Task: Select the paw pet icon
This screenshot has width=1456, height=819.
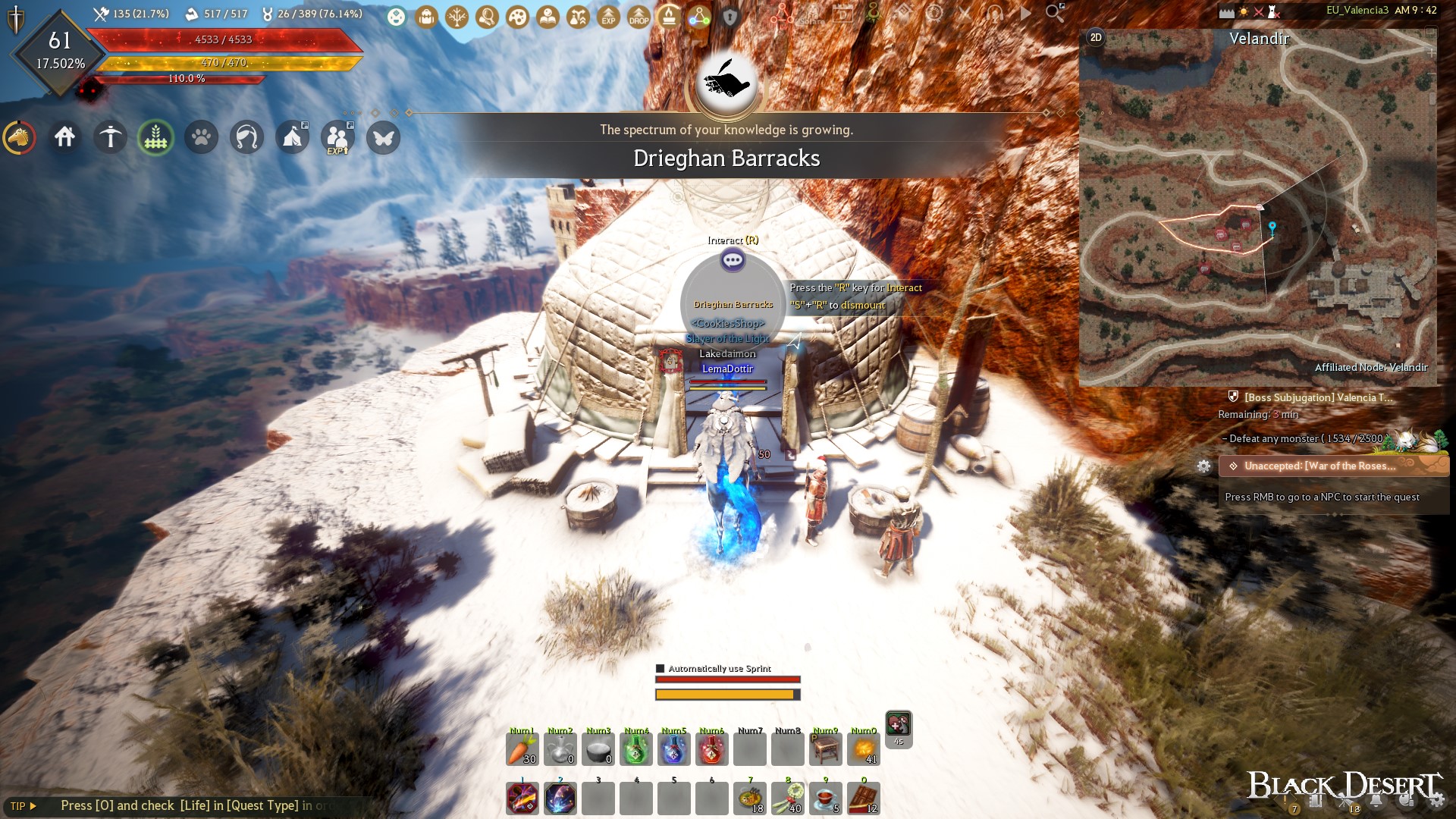Action: [201, 137]
